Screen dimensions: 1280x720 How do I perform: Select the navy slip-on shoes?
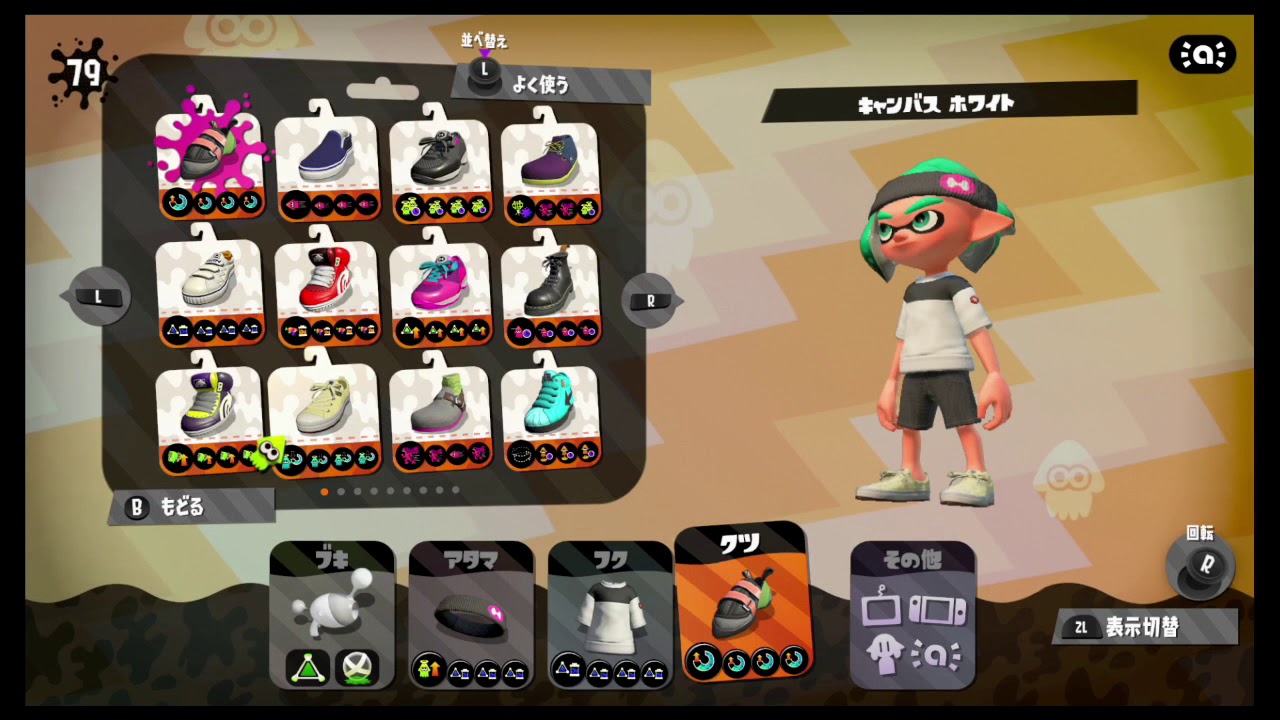point(328,155)
